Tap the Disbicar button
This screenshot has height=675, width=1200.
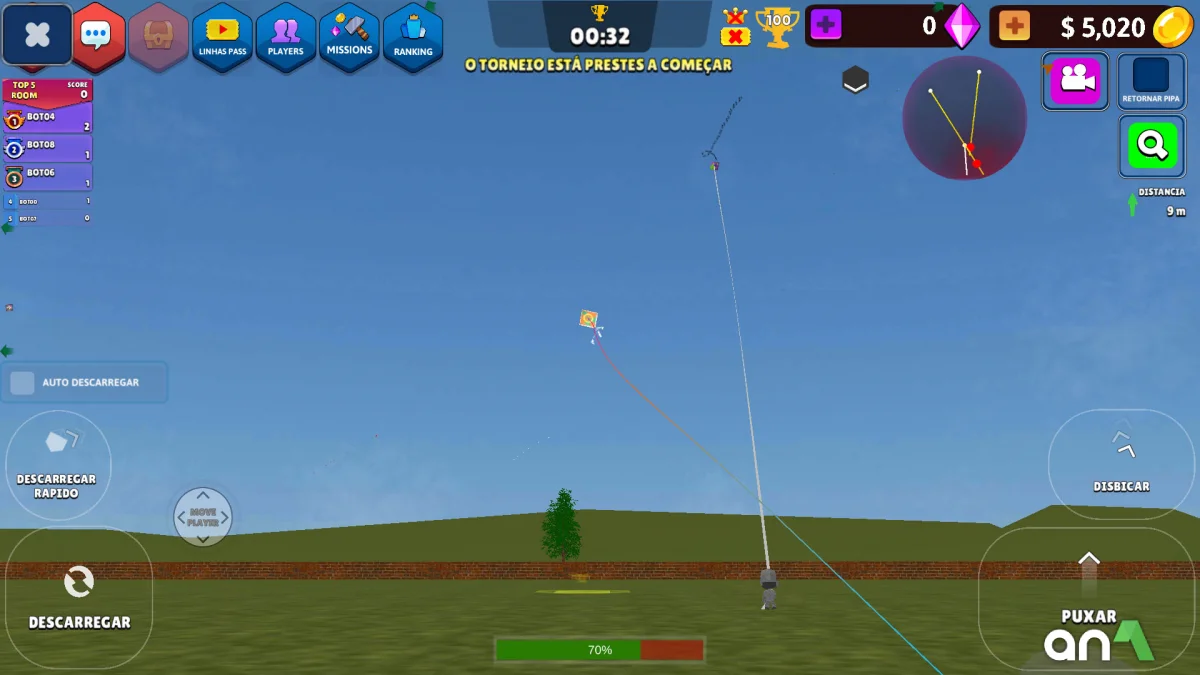1121,463
